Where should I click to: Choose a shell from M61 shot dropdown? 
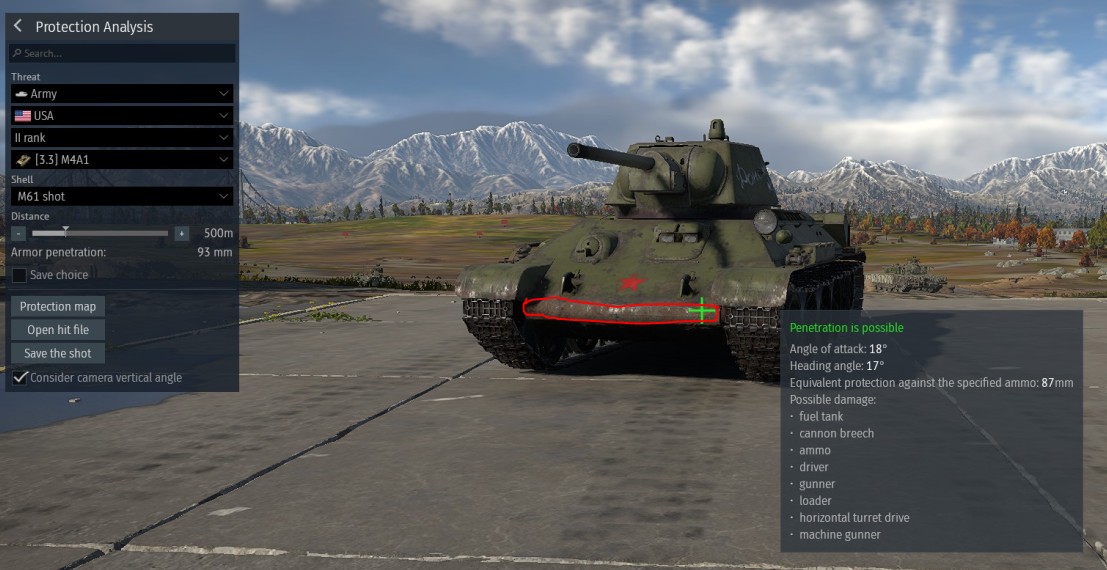122,196
